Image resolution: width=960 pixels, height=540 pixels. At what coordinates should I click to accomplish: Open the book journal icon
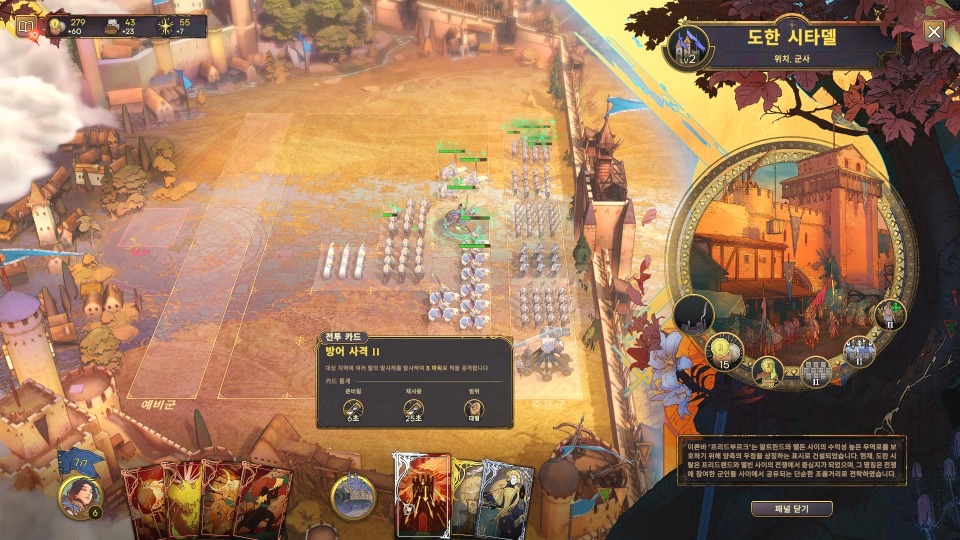click(x=26, y=27)
